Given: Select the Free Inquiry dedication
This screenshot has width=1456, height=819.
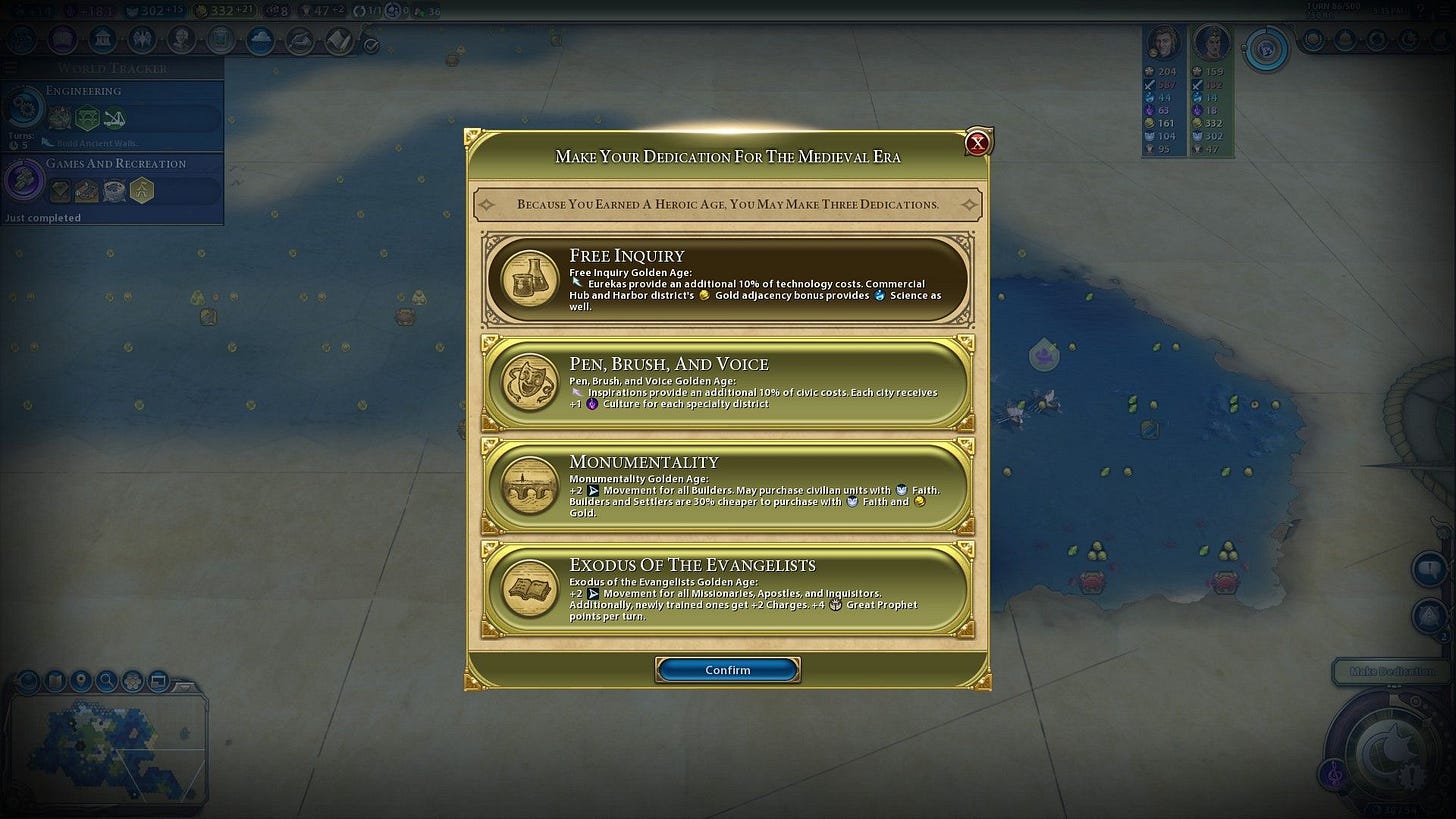Looking at the screenshot, I should point(727,280).
